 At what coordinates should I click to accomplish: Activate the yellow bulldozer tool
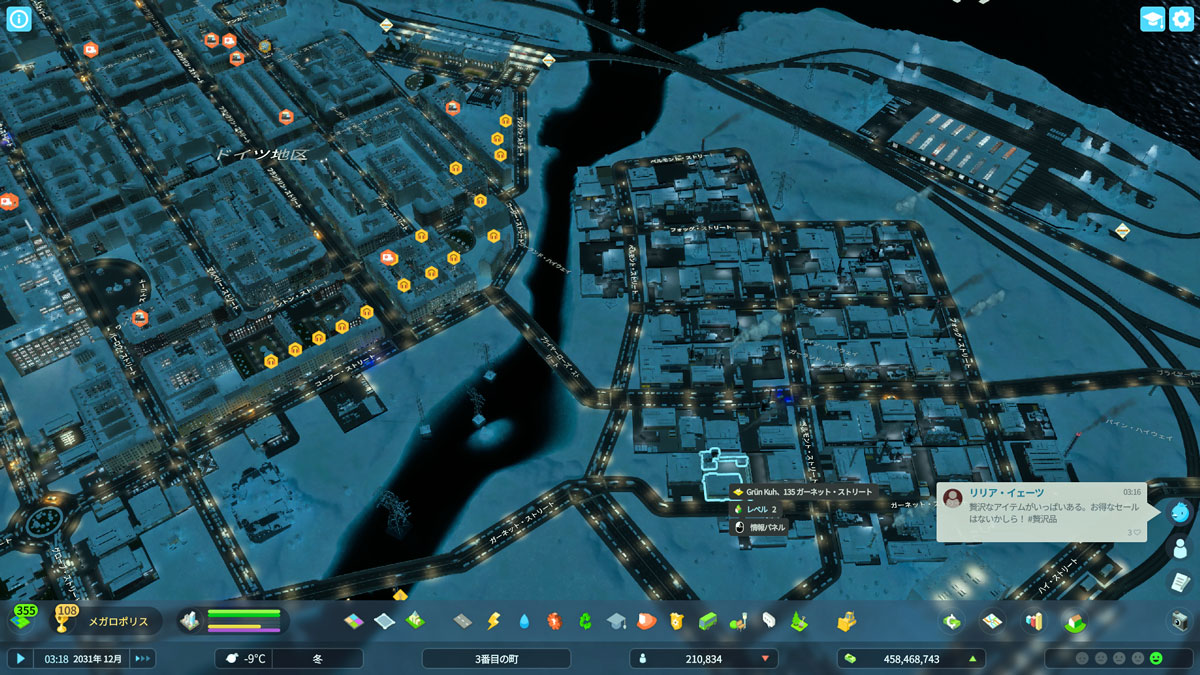pos(846,621)
